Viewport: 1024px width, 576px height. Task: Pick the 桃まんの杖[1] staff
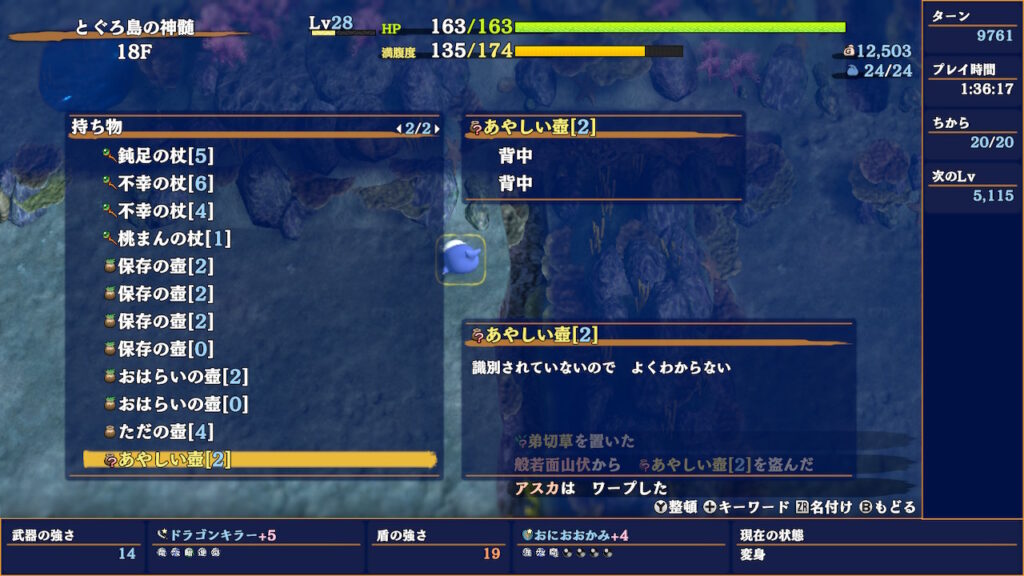click(173, 239)
